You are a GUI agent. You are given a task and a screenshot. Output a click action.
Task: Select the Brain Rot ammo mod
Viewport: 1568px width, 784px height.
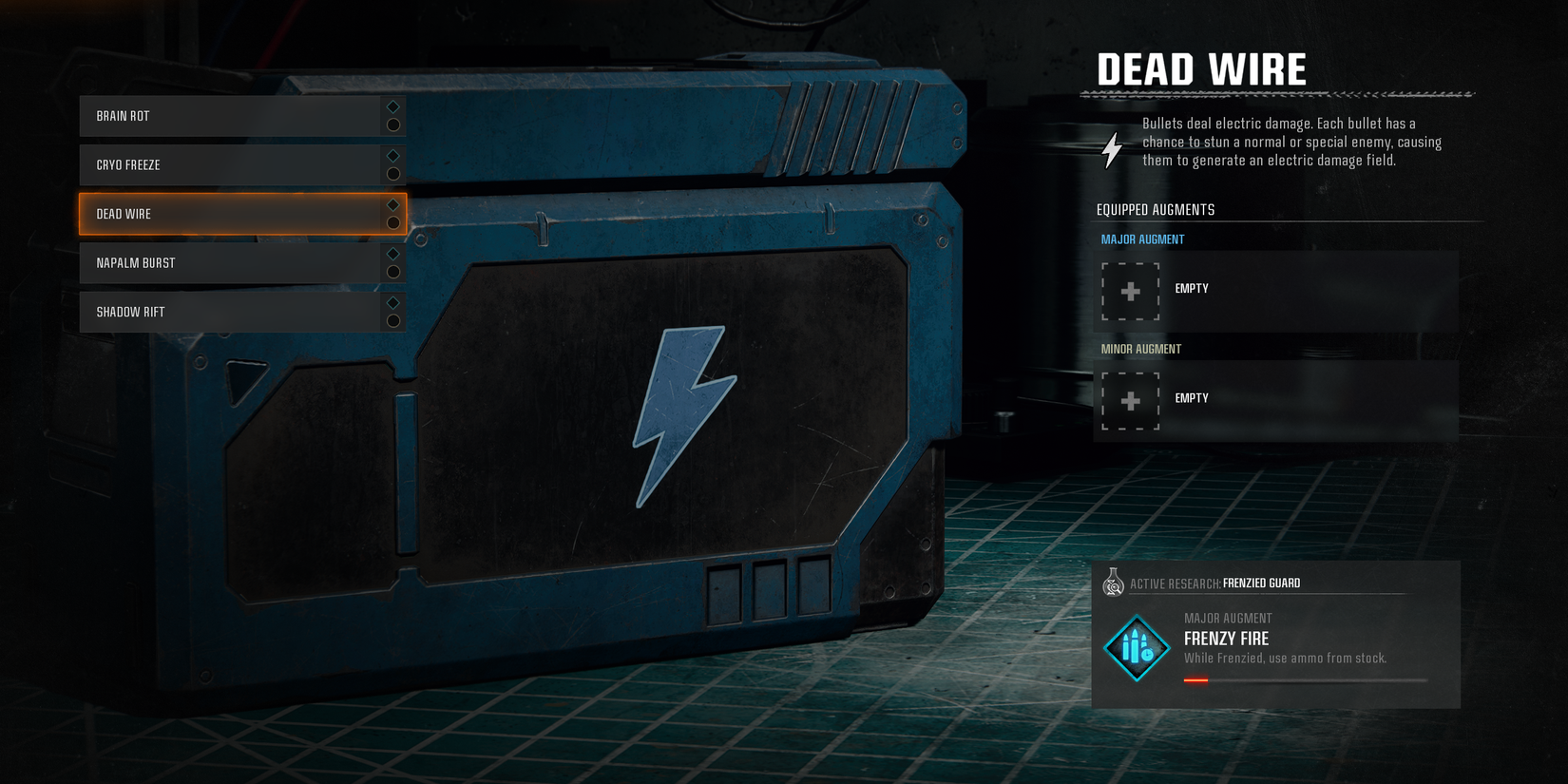point(228,115)
